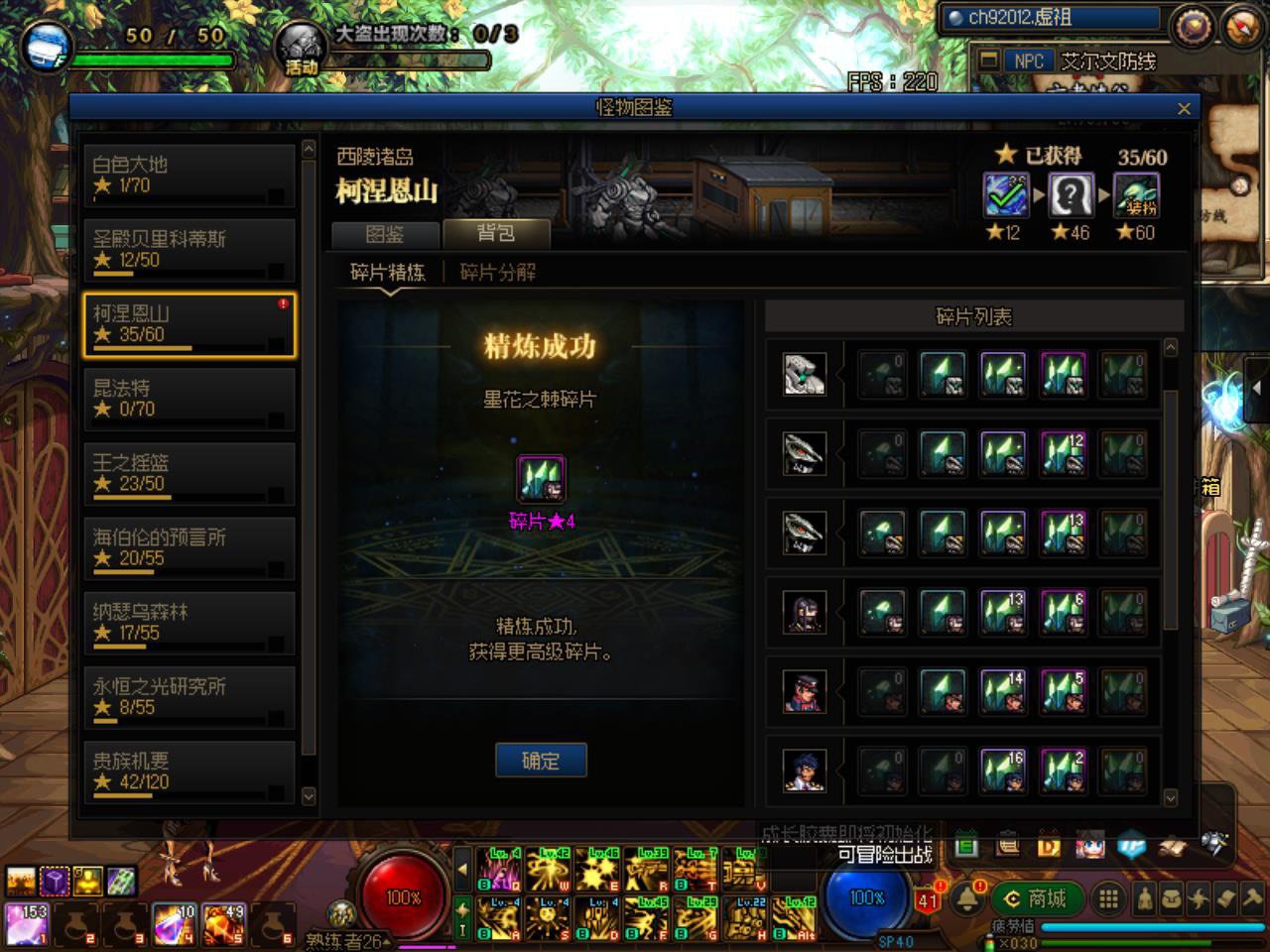Select the white stone golem monster portrait
The height and width of the screenshot is (952, 1270).
click(x=804, y=375)
